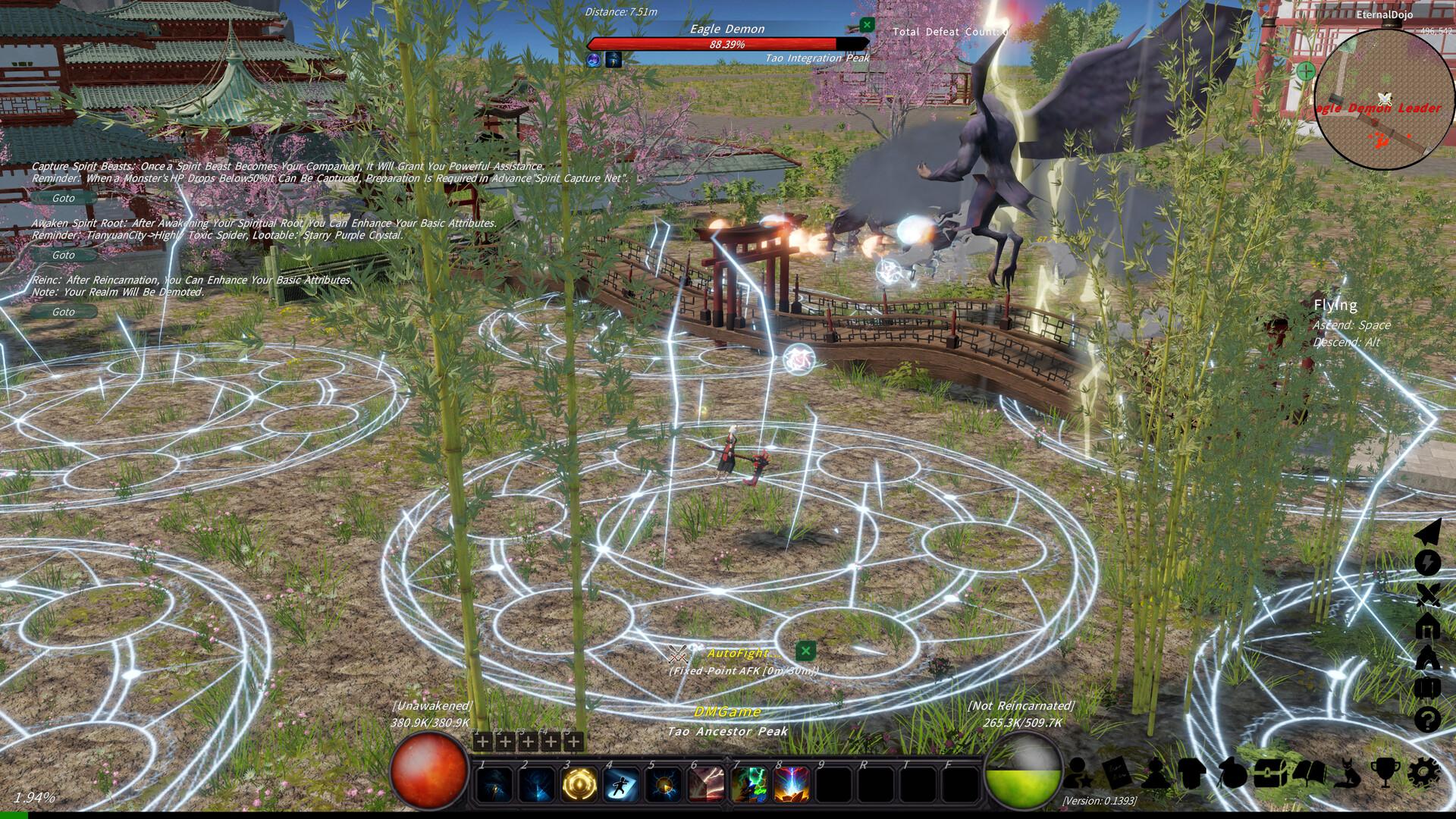Trigger the green lightning skill in slot 7
Viewport: 1456px width, 819px height.
click(749, 783)
